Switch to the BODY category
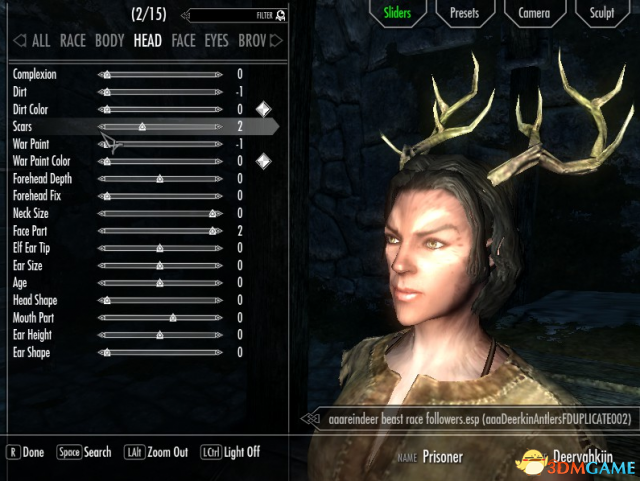This screenshot has height=481, width=640. 110,41
